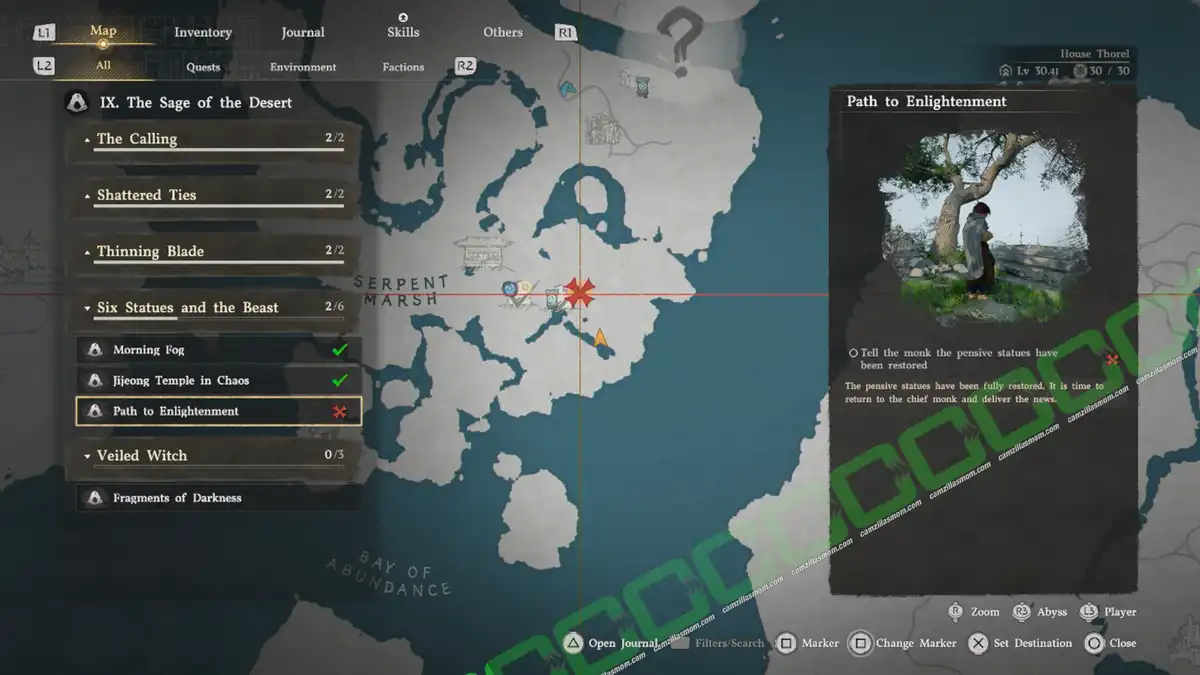1200x675 pixels.
Task: Click the red quest marker on map
Action: 579,293
